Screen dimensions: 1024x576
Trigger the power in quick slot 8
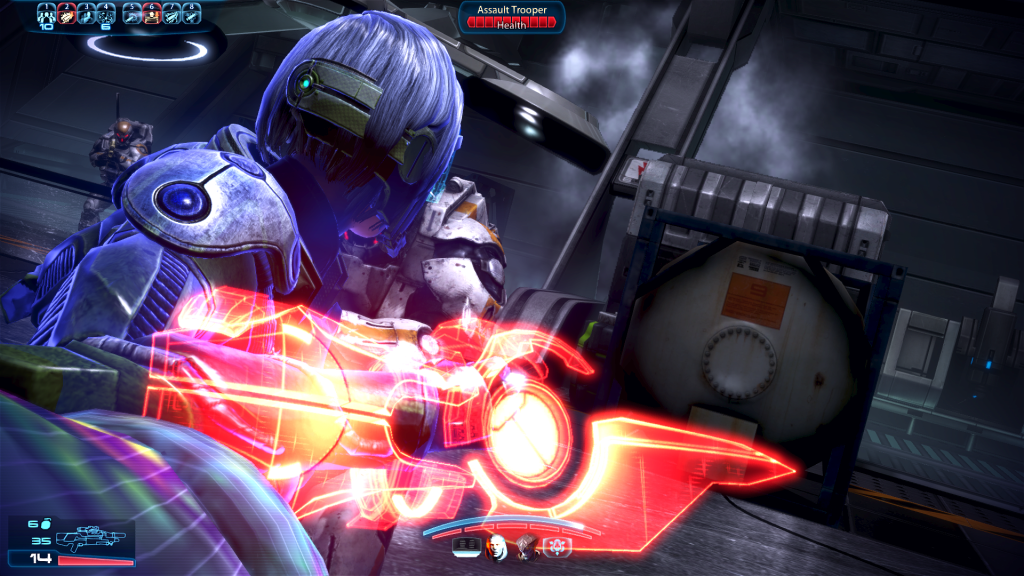191,13
